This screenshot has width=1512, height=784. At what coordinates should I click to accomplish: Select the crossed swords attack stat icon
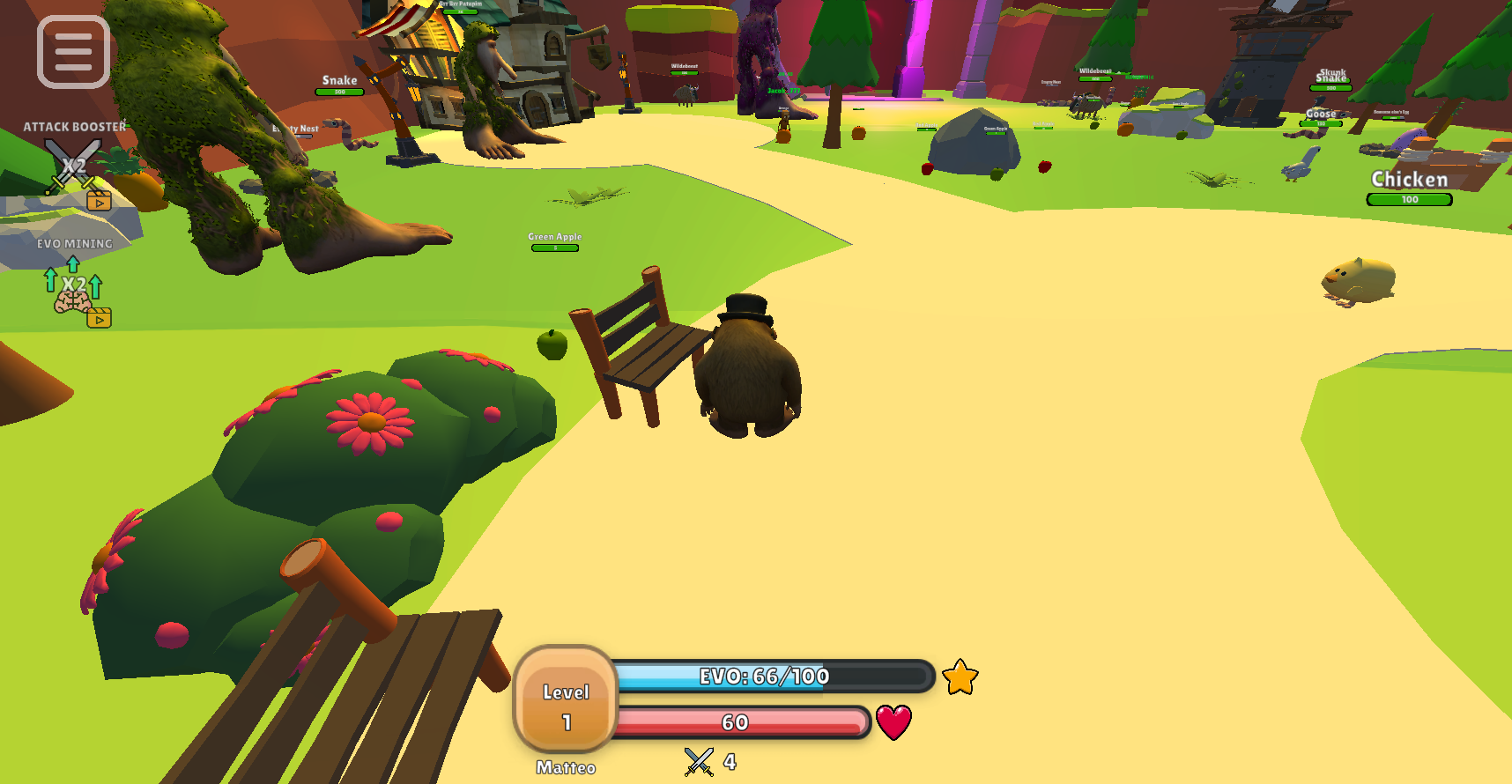[697, 760]
